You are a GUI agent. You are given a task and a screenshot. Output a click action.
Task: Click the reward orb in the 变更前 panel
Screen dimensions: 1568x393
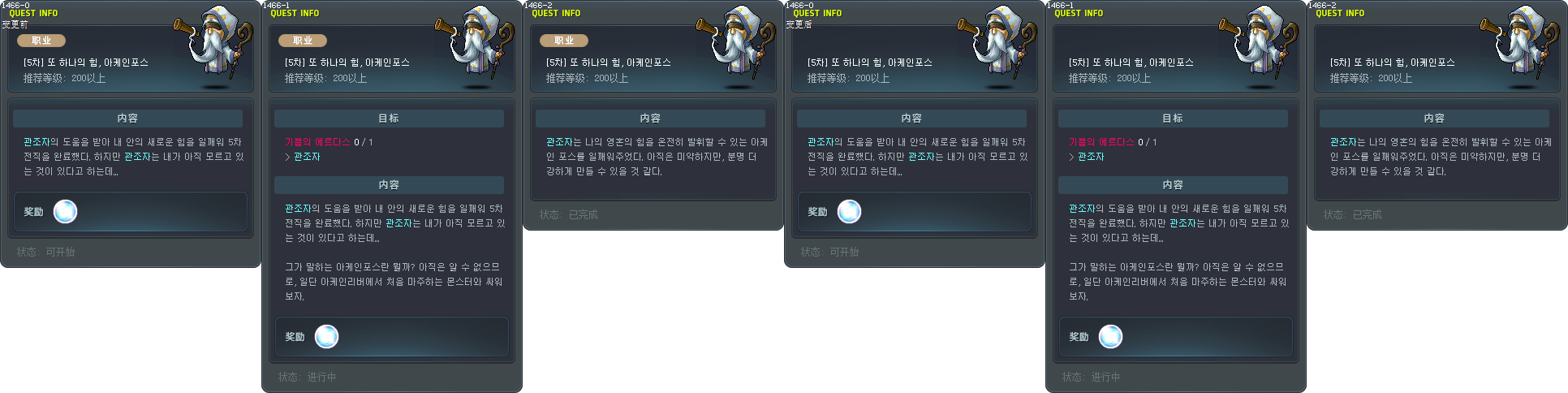65,212
